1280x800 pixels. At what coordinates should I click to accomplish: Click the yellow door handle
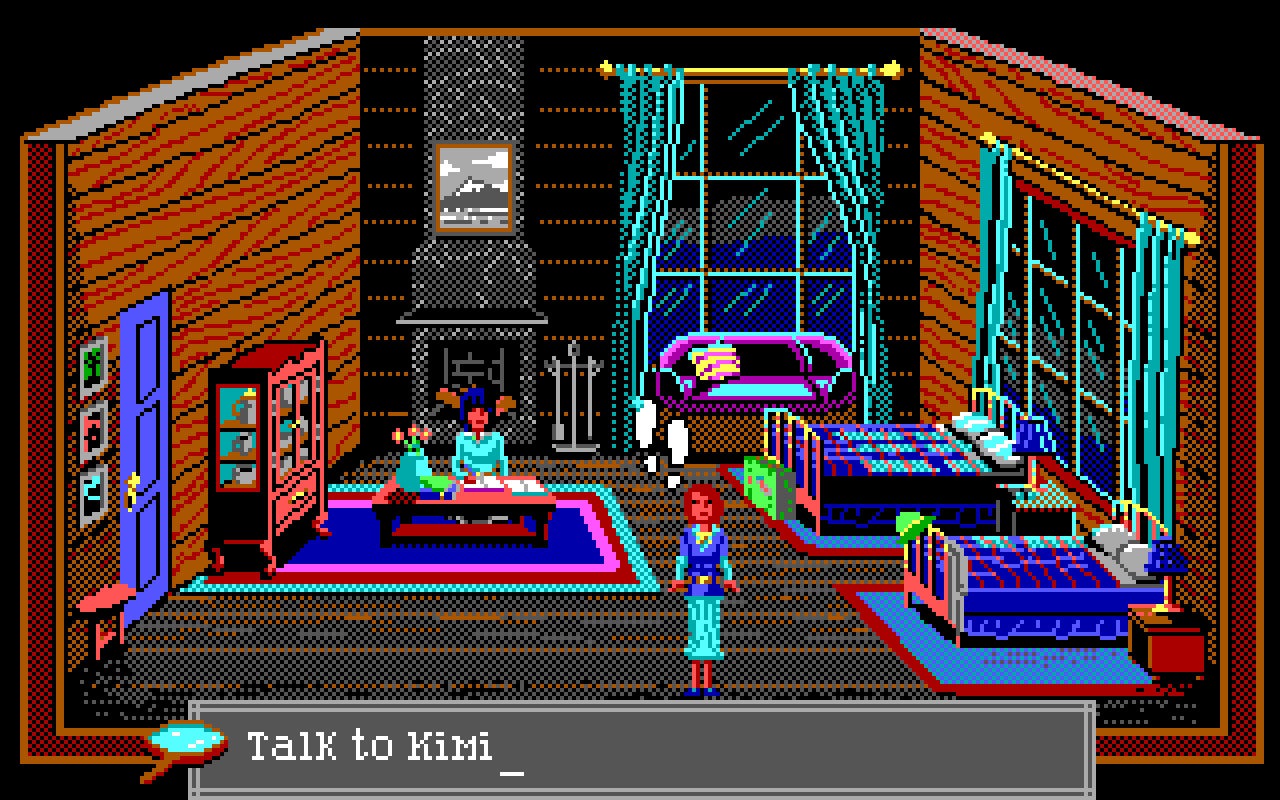[135, 492]
